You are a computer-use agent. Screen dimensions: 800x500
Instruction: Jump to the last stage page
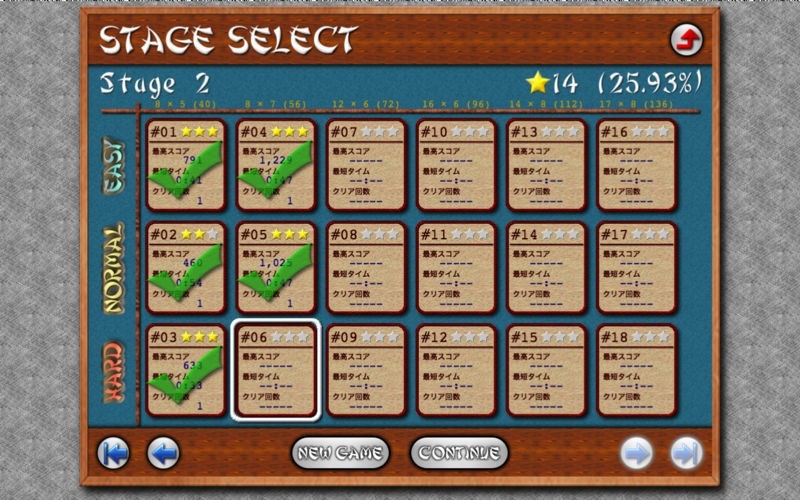click(686, 453)
